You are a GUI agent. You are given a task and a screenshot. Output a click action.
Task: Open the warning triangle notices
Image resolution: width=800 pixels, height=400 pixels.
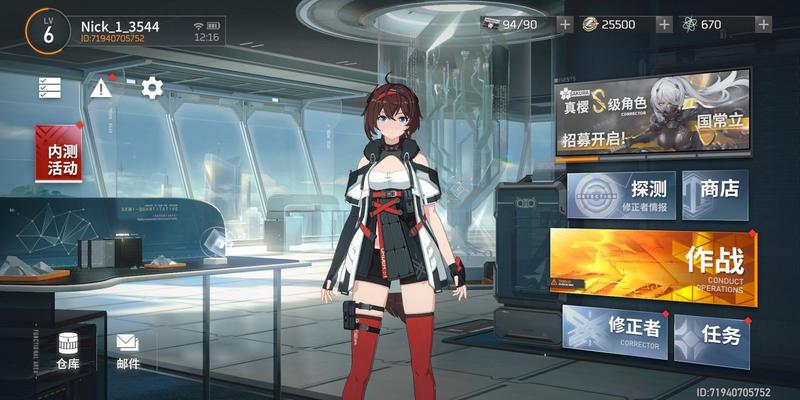[101, 88]
